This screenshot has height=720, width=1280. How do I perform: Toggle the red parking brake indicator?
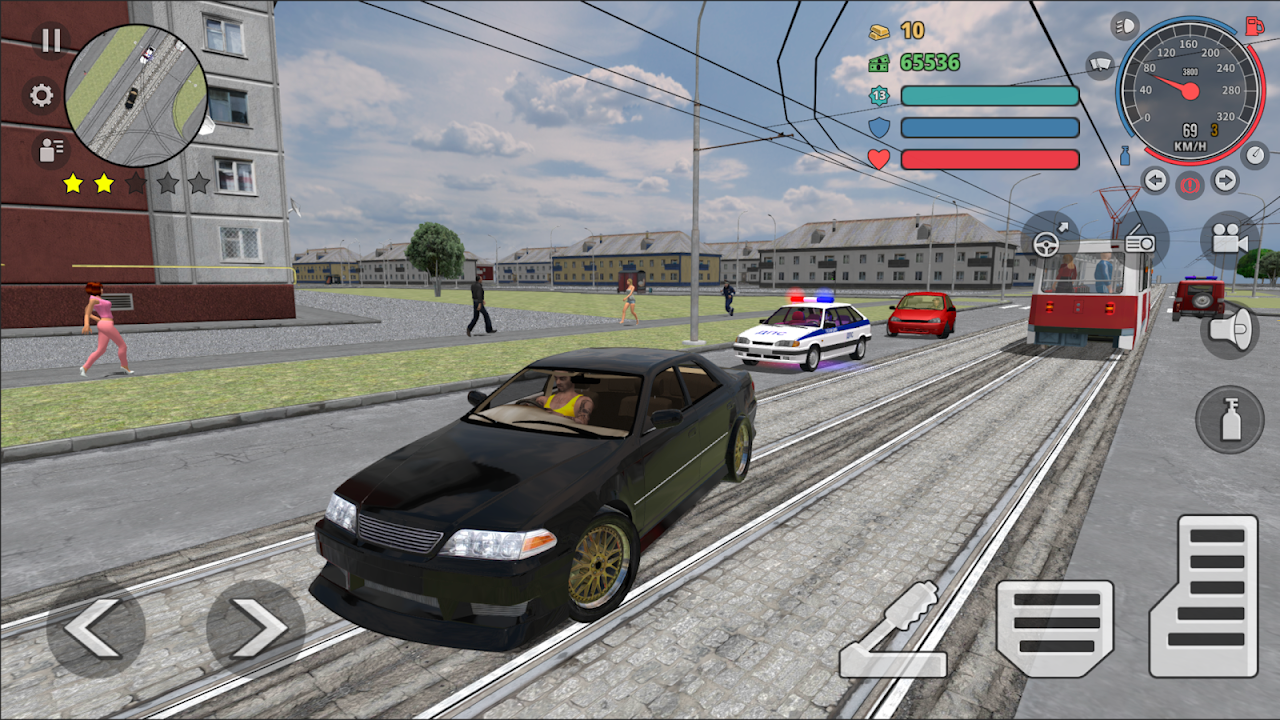click(1190, 185)
